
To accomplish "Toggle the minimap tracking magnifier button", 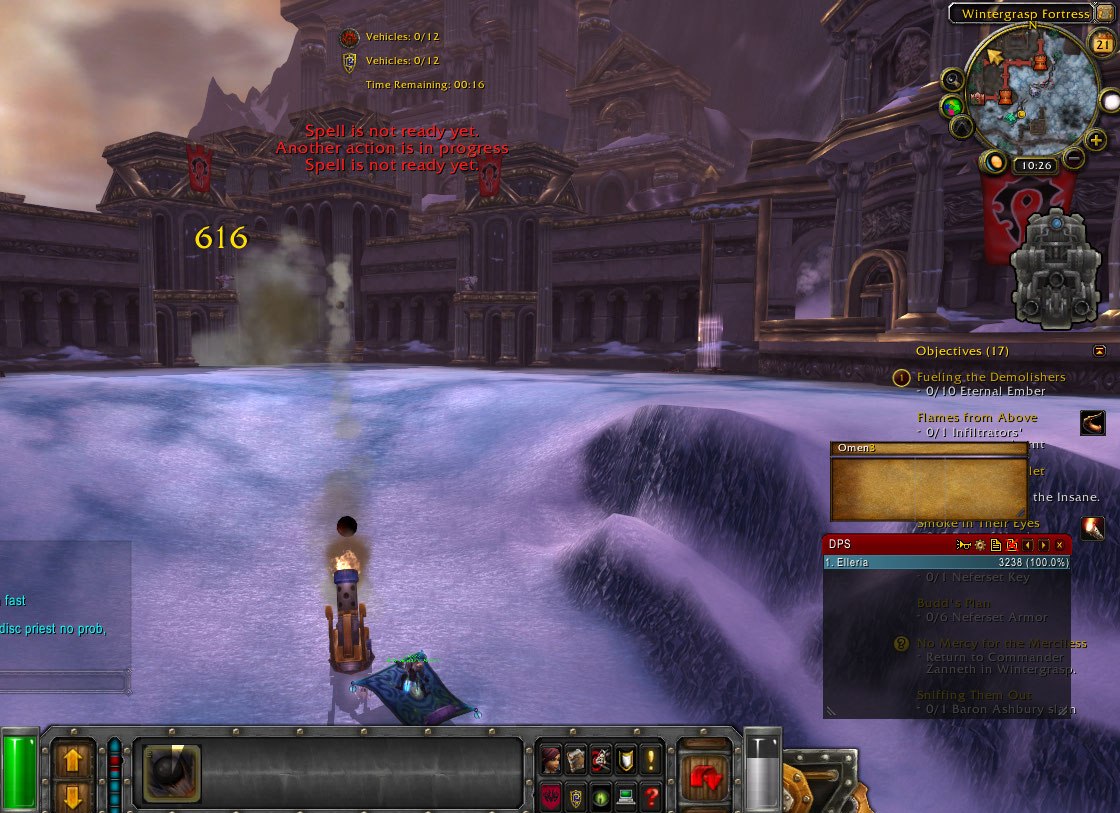I will coord(951,80).
